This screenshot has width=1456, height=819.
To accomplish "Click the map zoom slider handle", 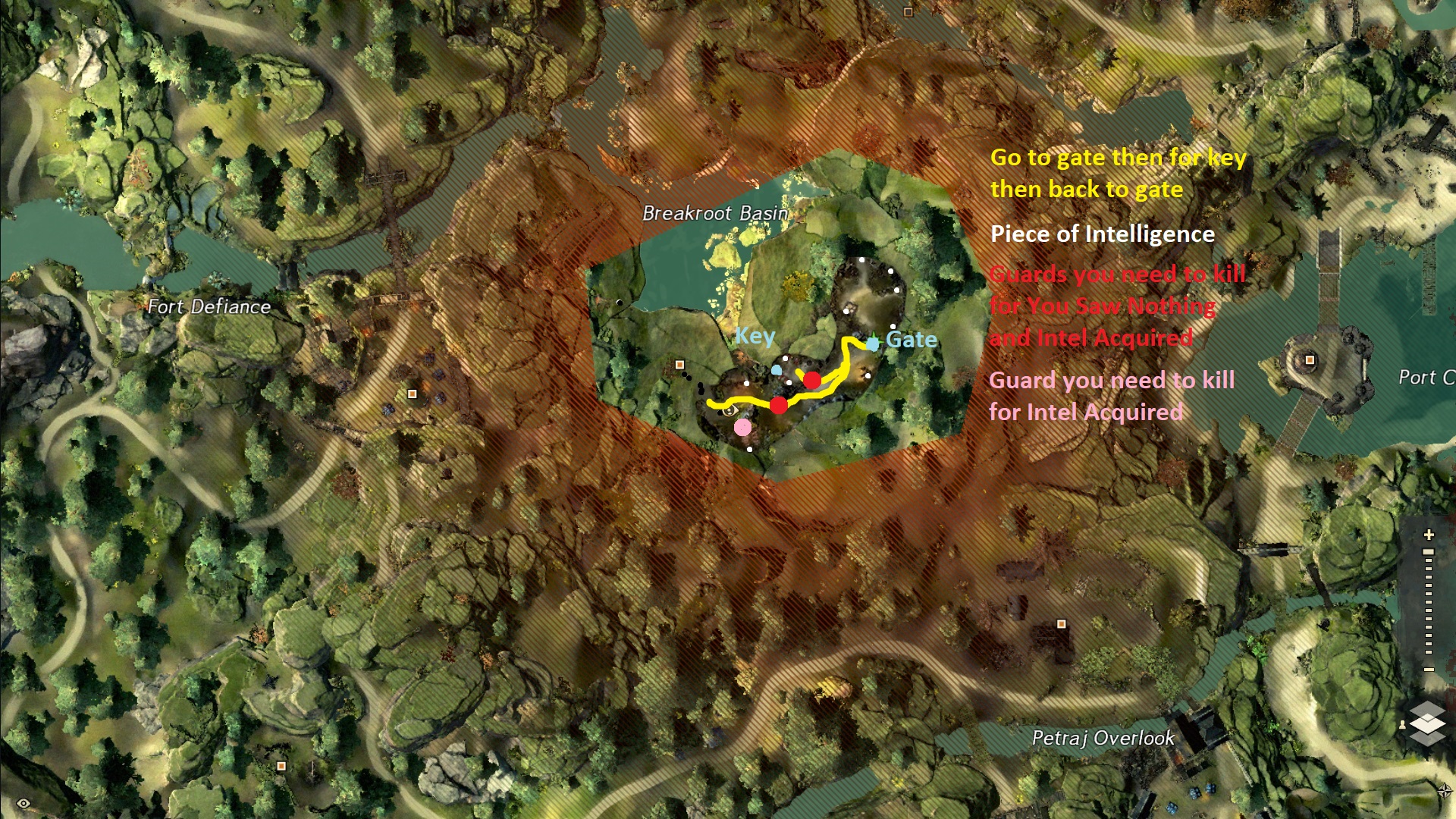I will pos(1429,553).
